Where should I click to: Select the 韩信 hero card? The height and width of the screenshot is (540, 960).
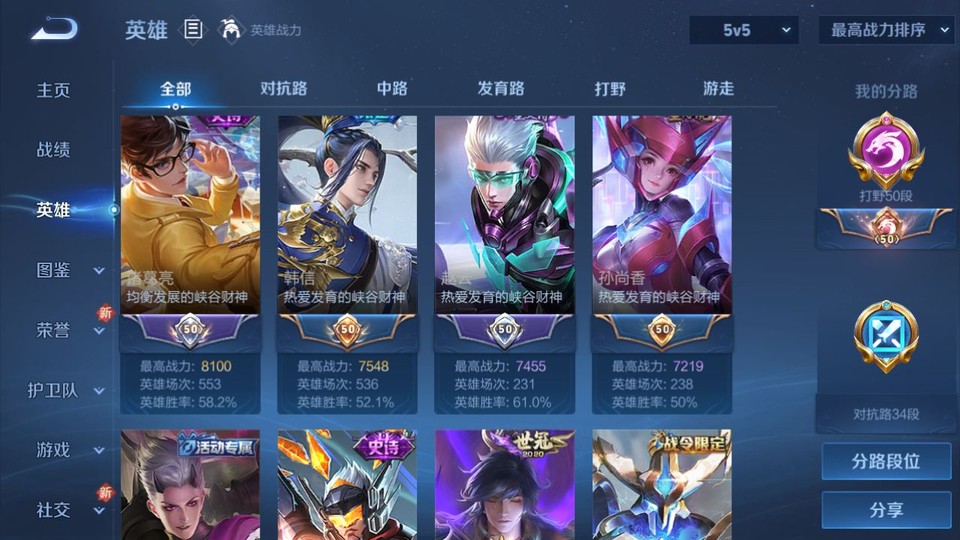click(x=346, y=260)
